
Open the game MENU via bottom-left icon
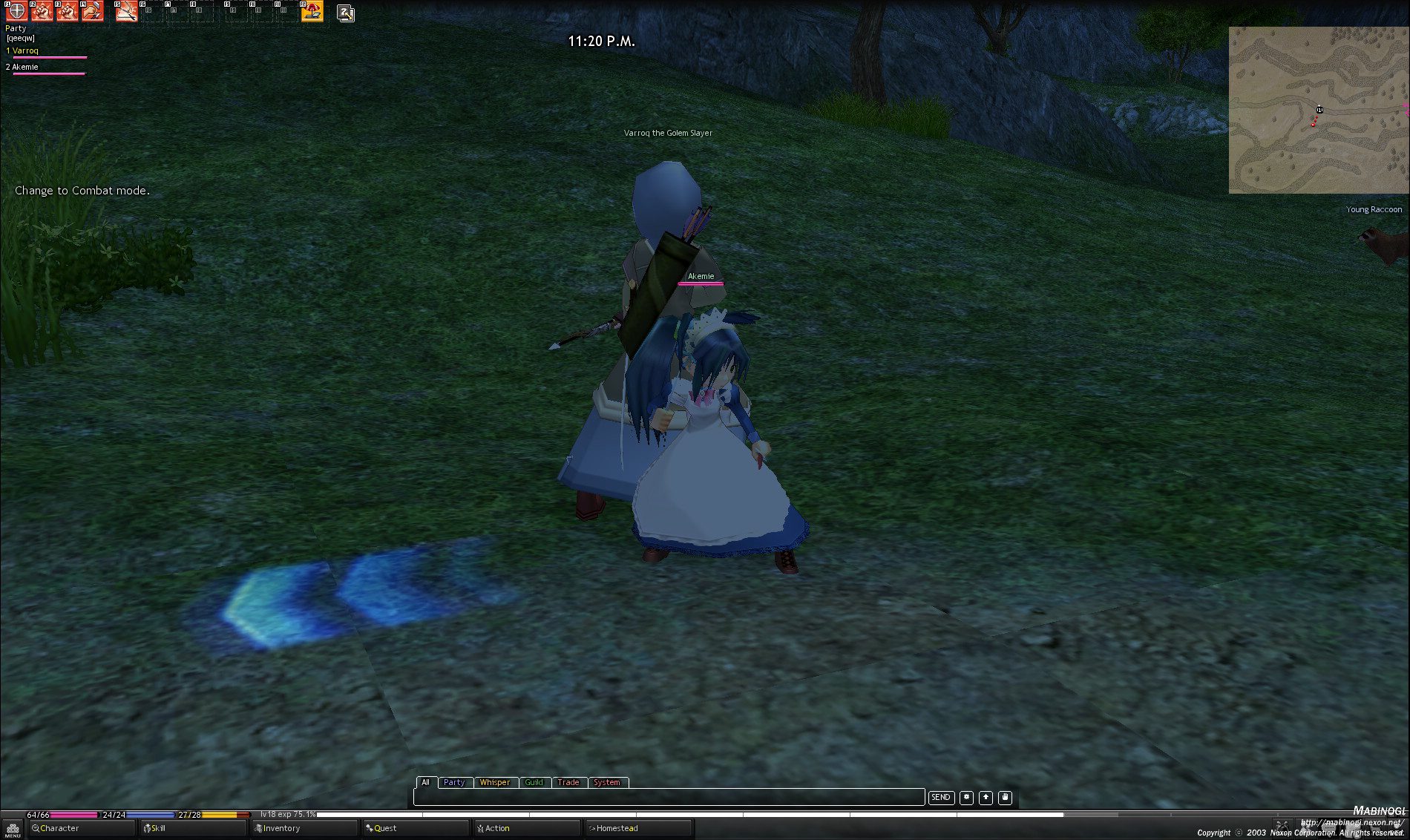tap(11, 828)
